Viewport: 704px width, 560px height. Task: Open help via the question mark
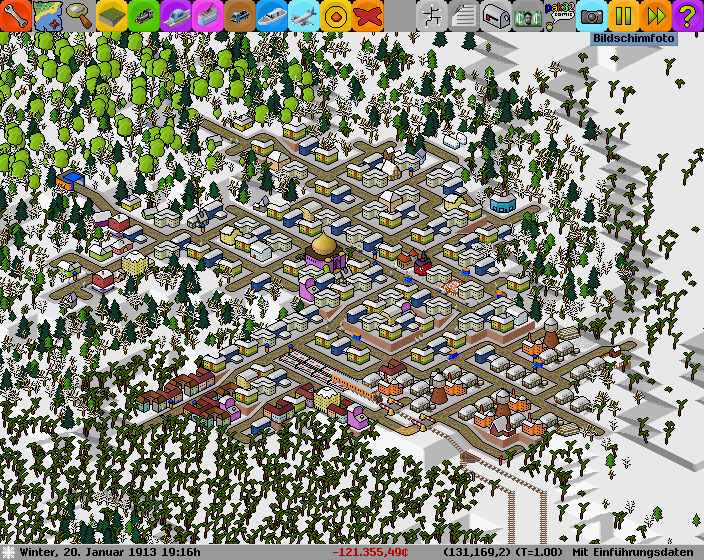[687, 15]
